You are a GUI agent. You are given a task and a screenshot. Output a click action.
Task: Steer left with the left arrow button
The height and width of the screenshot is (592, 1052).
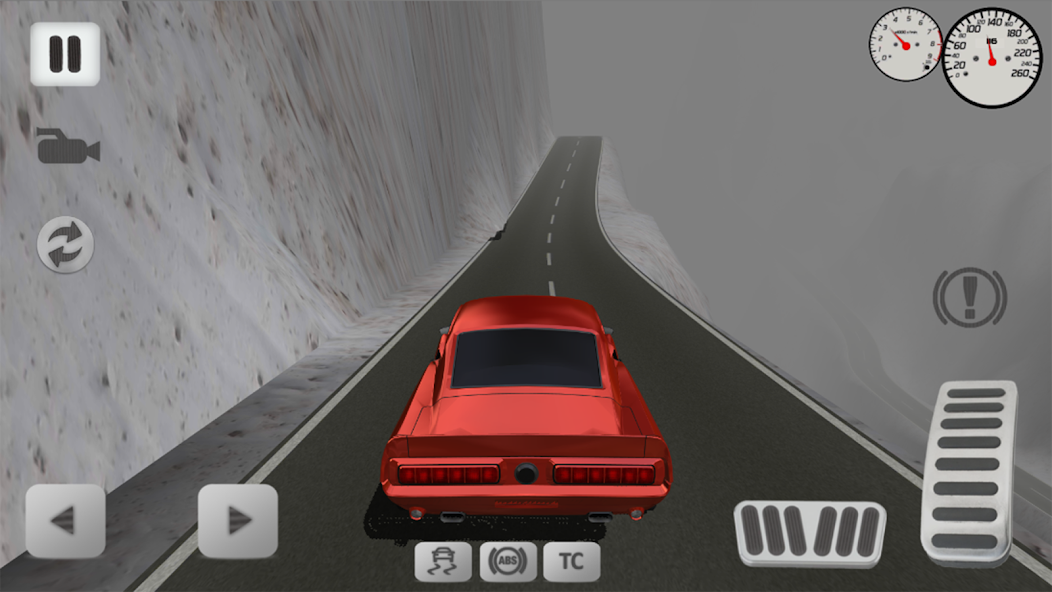pos(65,520)
